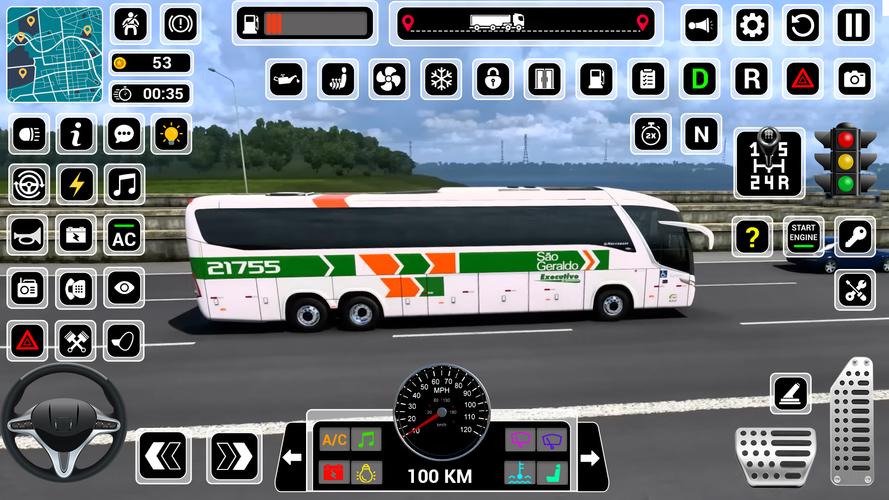The height and width of the screenshot is (500, 889).
Task: Tap the restart arrow button
Action: pos(802,24)
